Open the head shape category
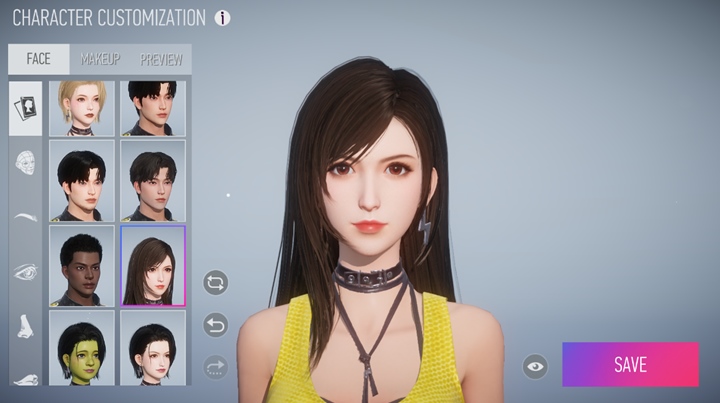 pyautogui.click(x=26, y=163)
